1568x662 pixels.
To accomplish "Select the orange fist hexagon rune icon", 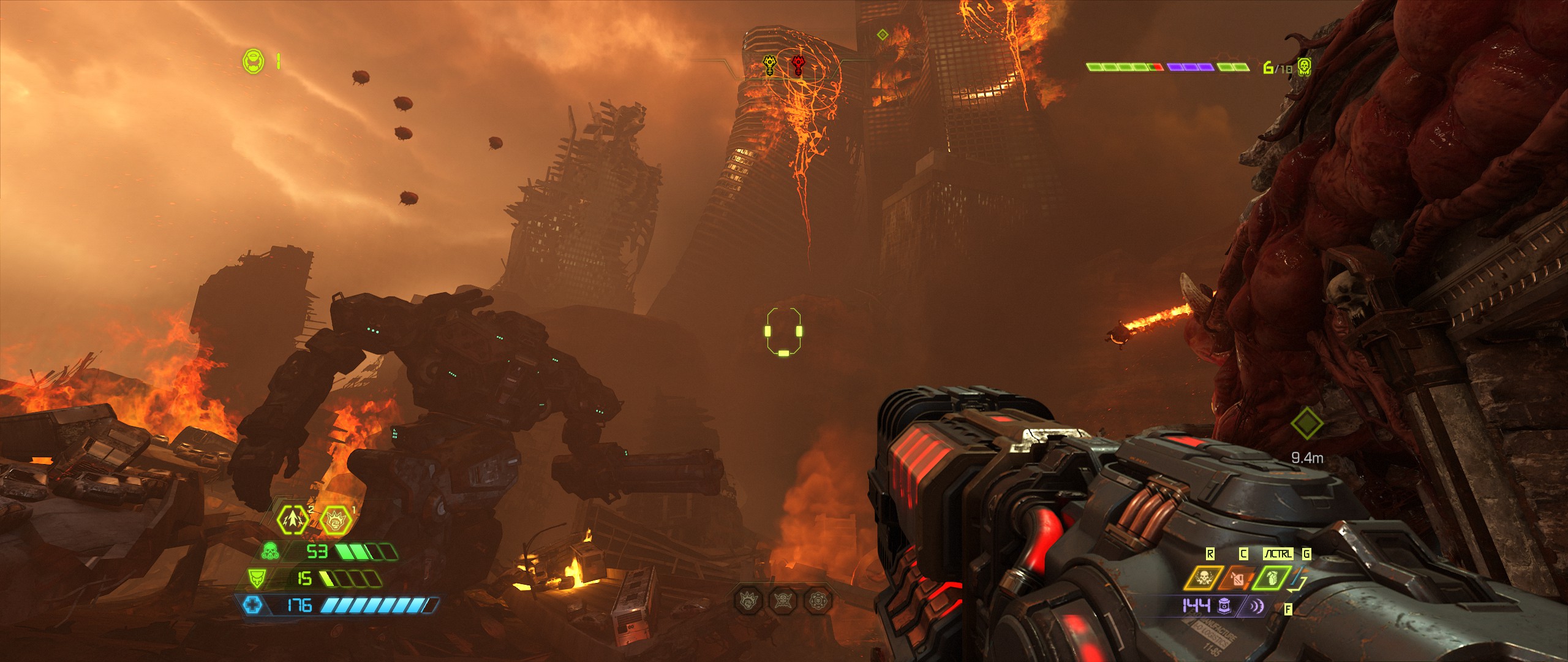I will coord(335,520).
